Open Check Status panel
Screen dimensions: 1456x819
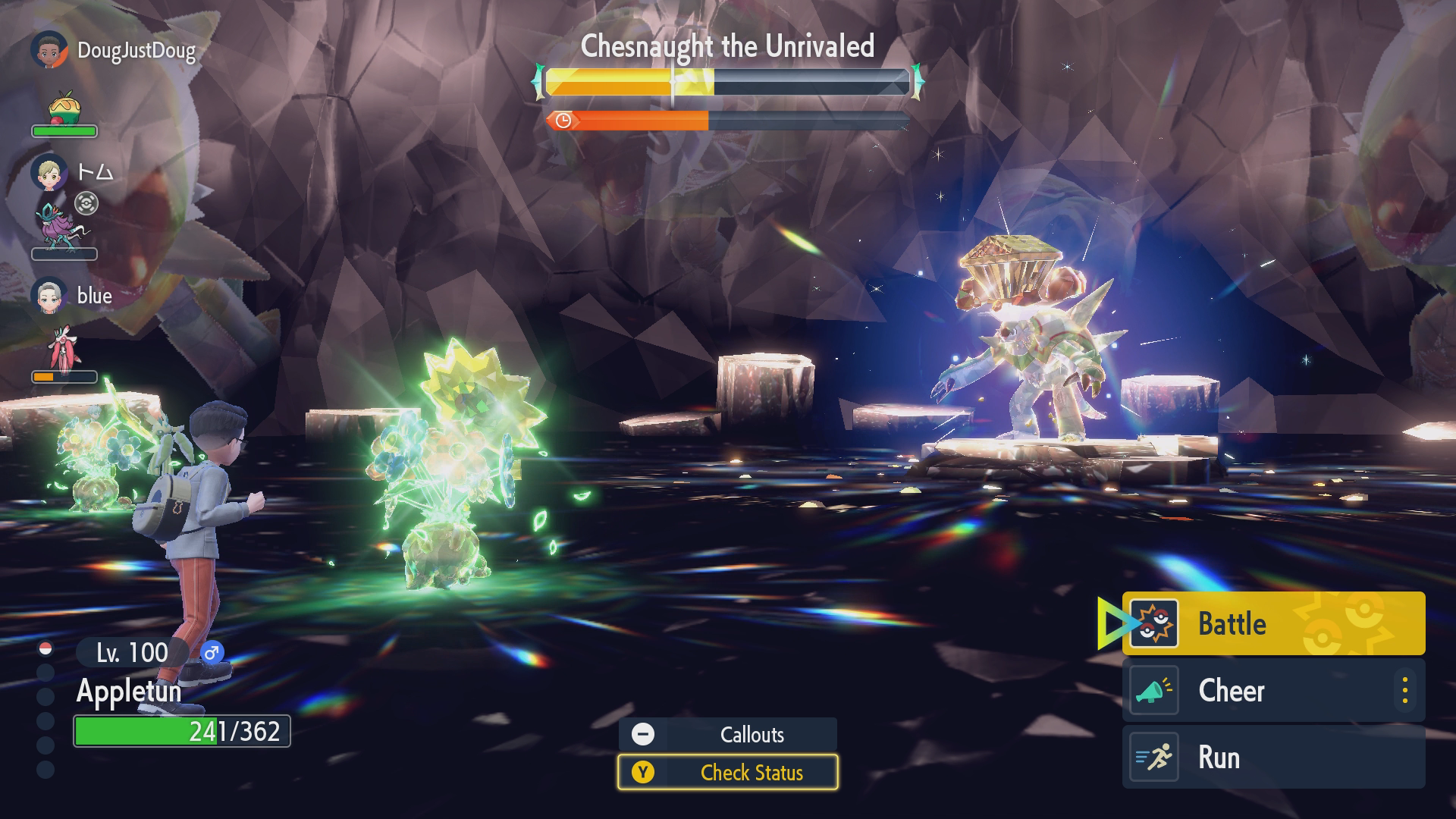tap(727, 772)
